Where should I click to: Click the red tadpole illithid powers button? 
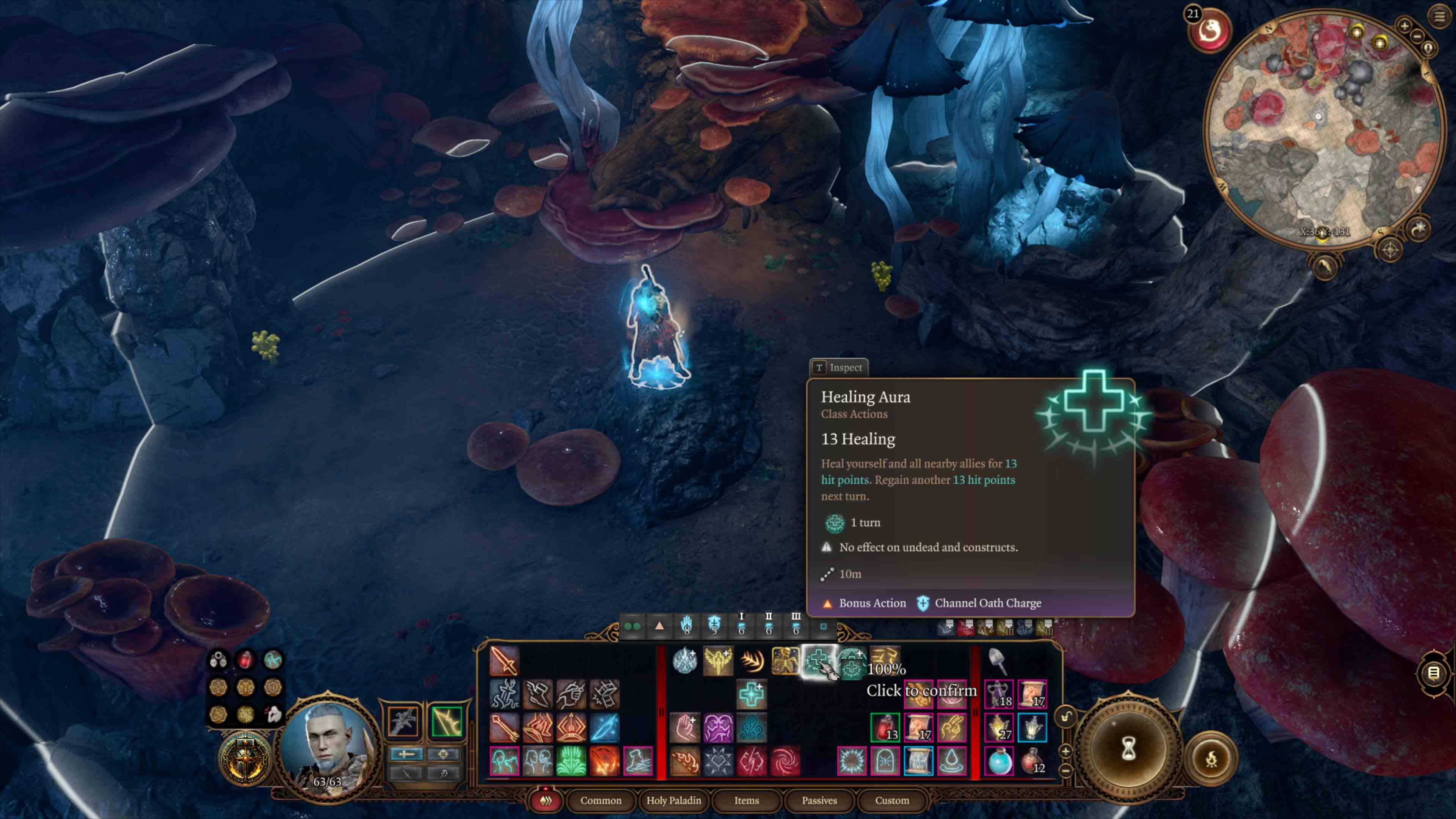click(1210, 31)
